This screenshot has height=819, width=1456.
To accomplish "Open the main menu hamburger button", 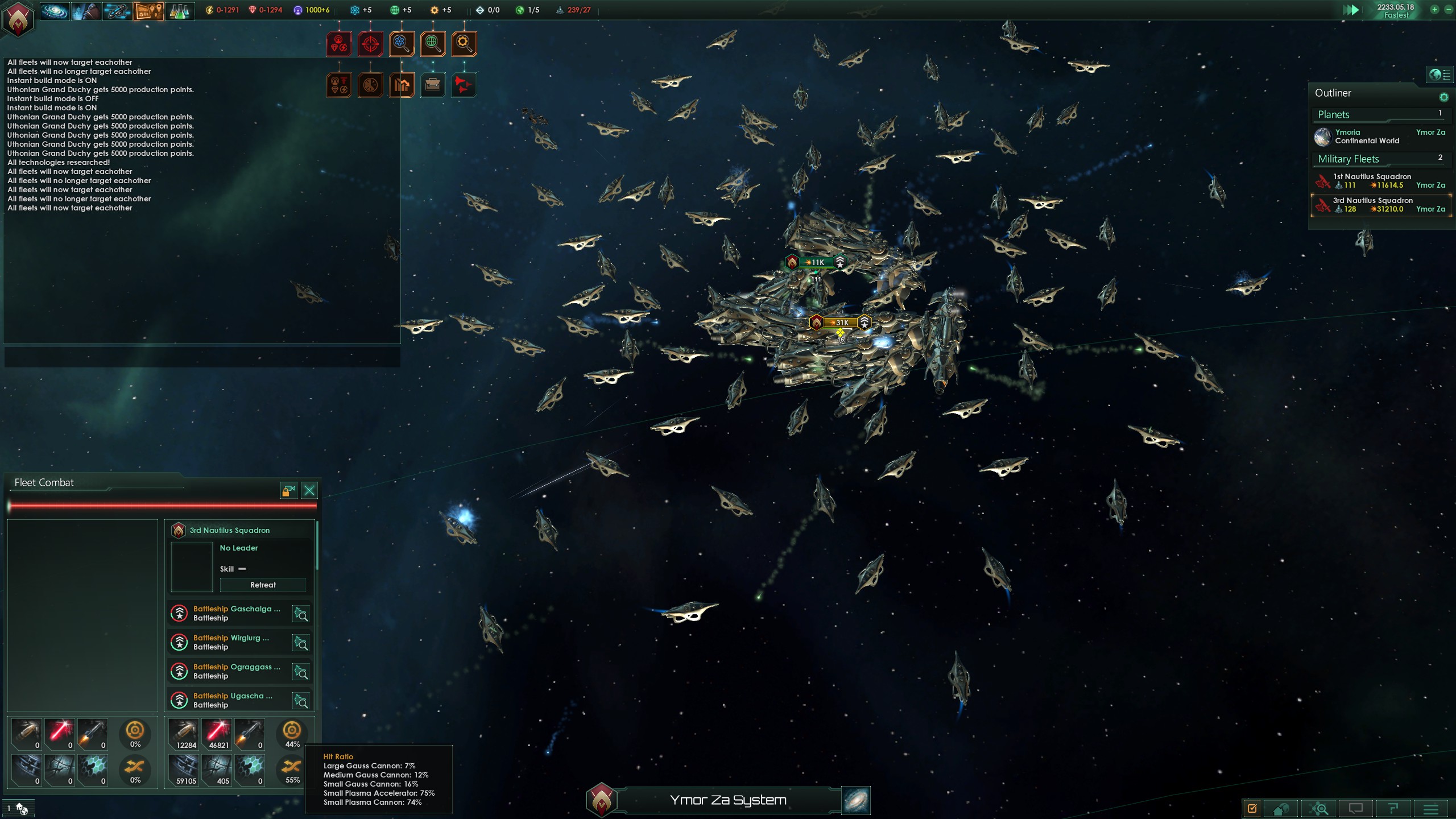I will click(x=1431, y=809).
